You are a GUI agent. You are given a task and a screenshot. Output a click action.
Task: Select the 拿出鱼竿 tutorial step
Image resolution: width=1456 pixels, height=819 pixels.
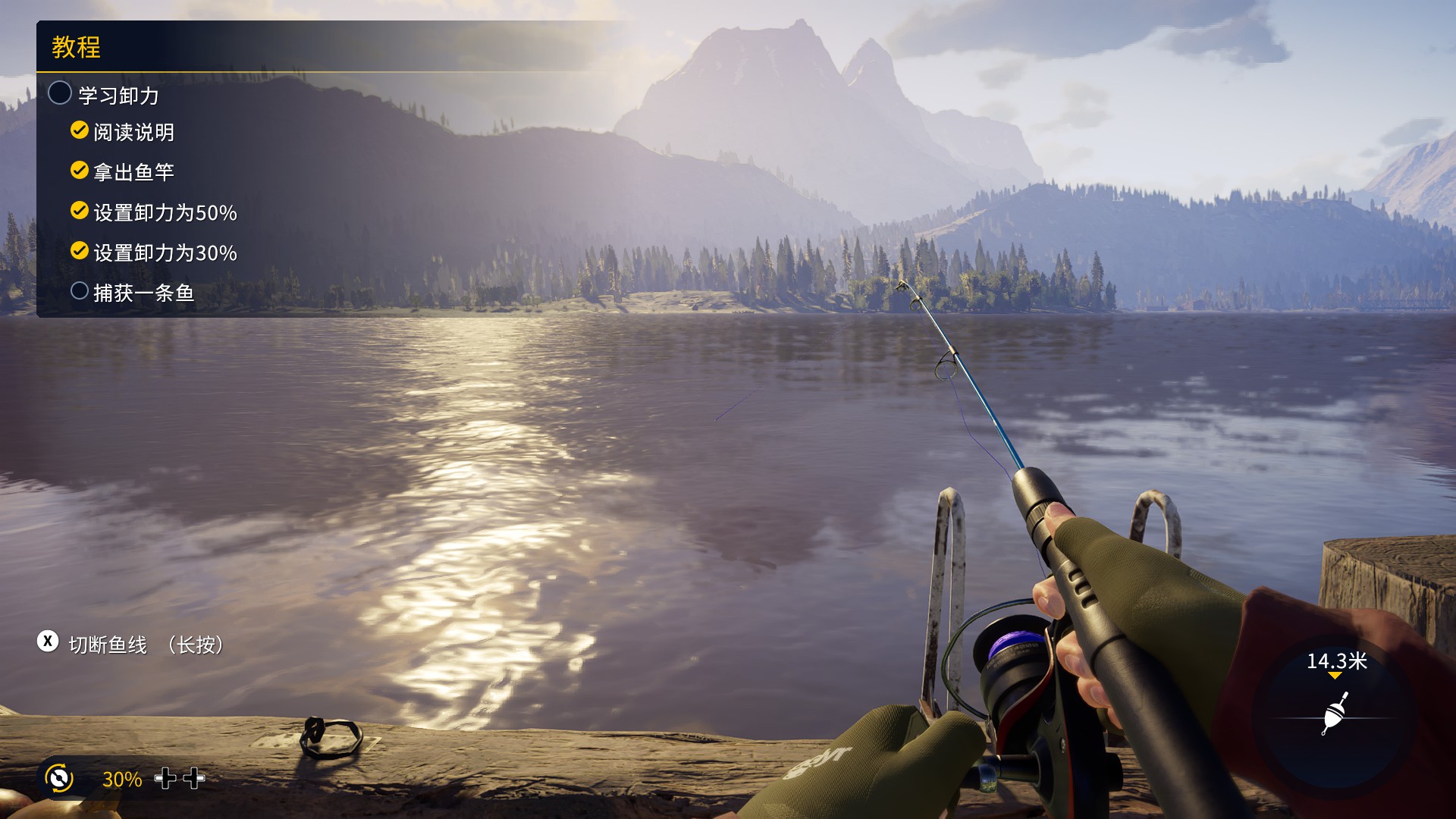tap(133, 172)
